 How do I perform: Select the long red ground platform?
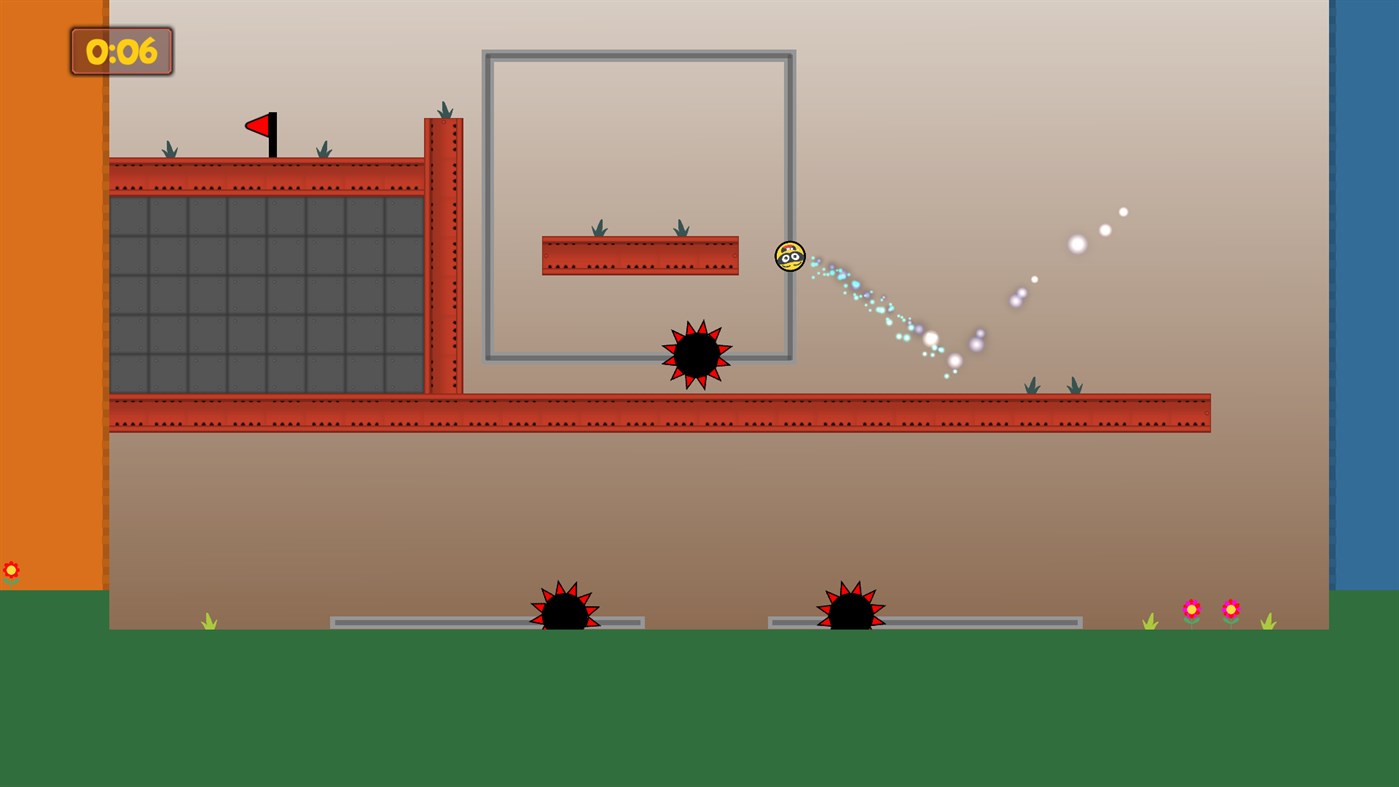click(700, 412)
